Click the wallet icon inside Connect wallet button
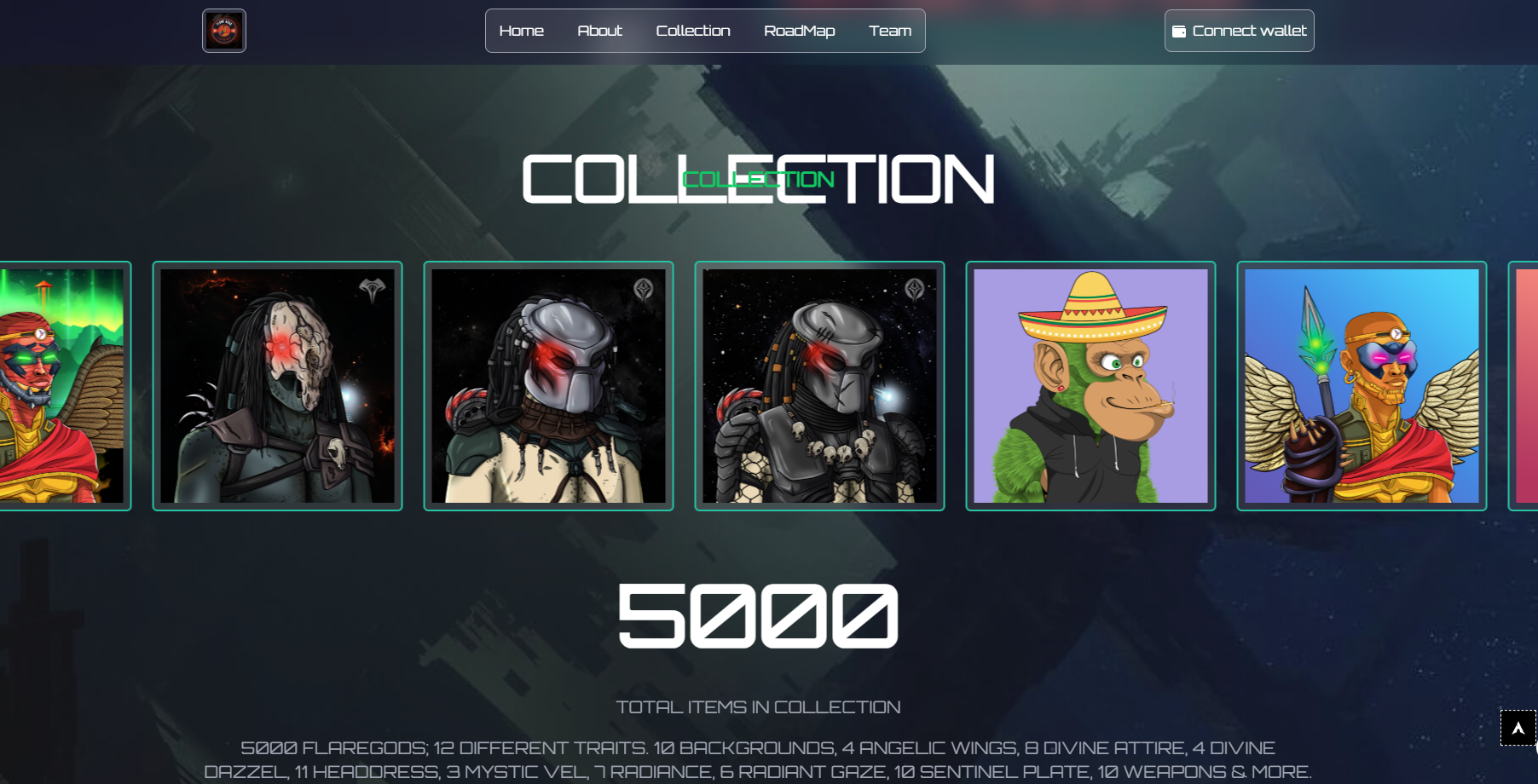This screenshot has width=1538, height=784. coord(1181,31)
